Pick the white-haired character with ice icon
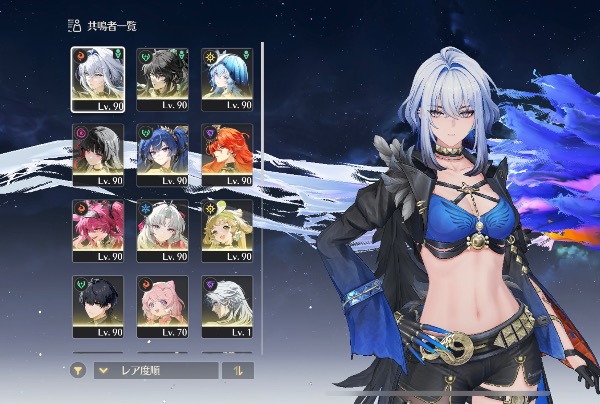 coord(161,230)
